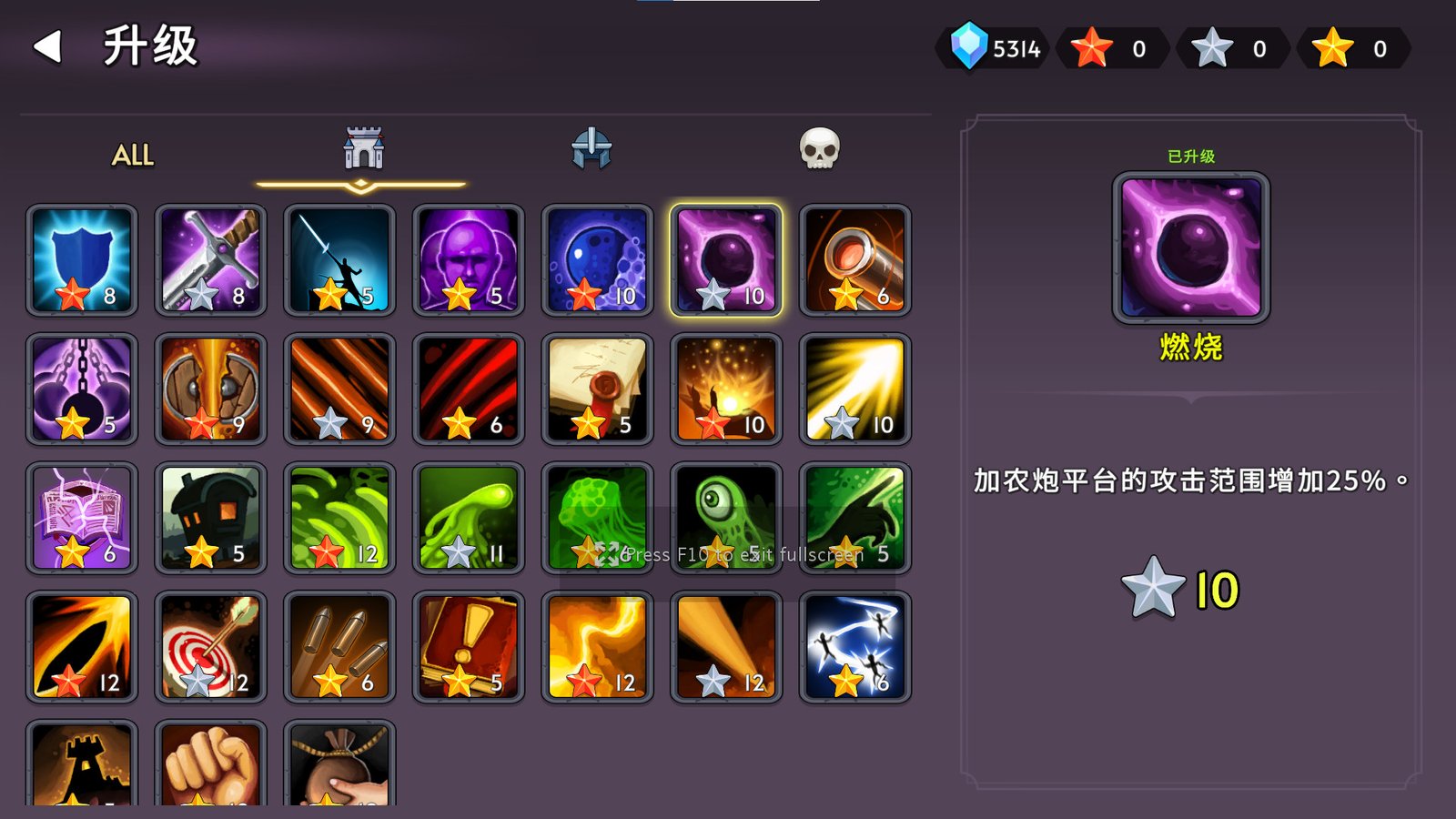Select the chained ball skill icon
Screen dimensions: 1456x819
(81, 389)
